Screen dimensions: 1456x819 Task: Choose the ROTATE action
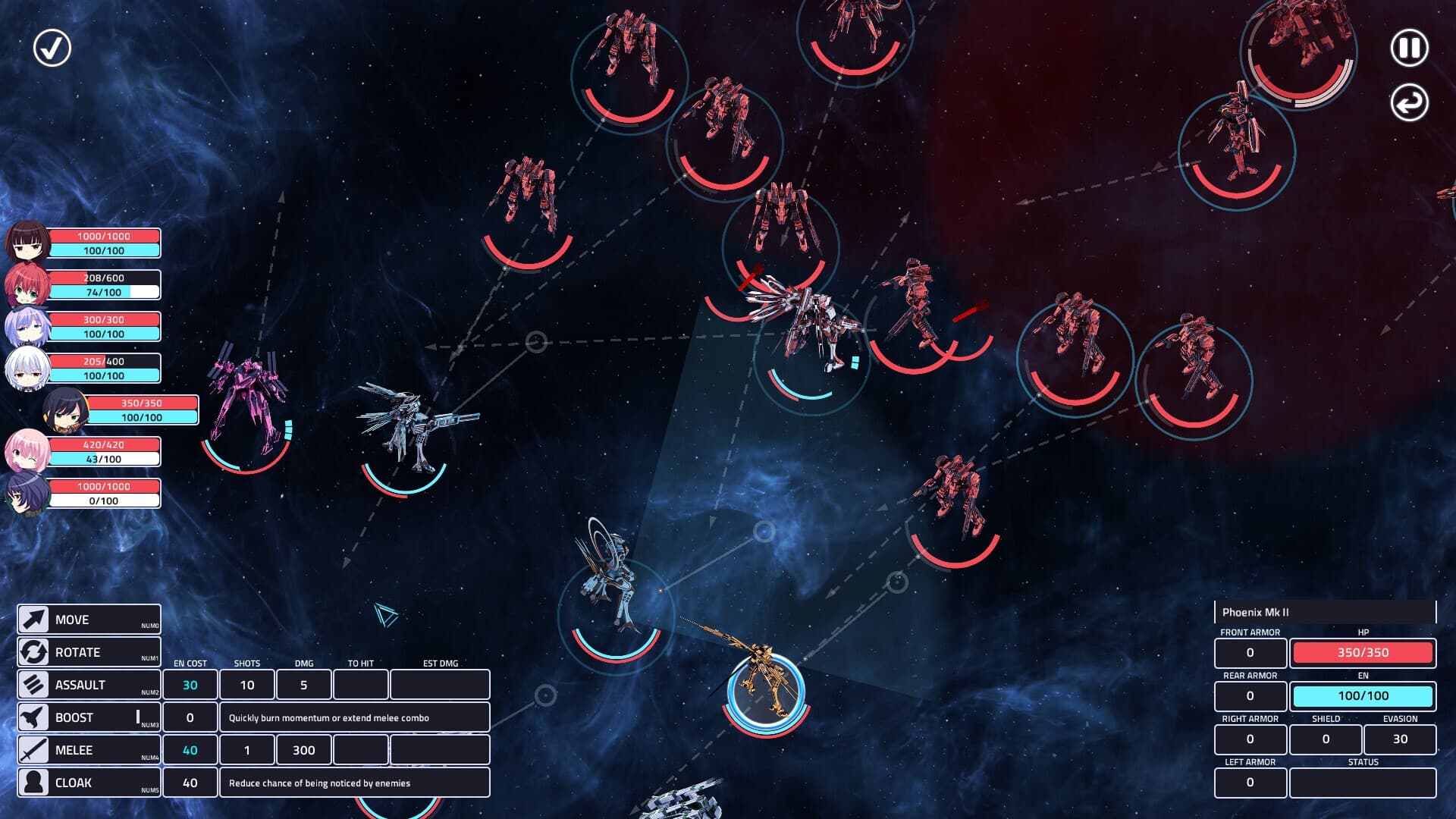pos(89,652)
